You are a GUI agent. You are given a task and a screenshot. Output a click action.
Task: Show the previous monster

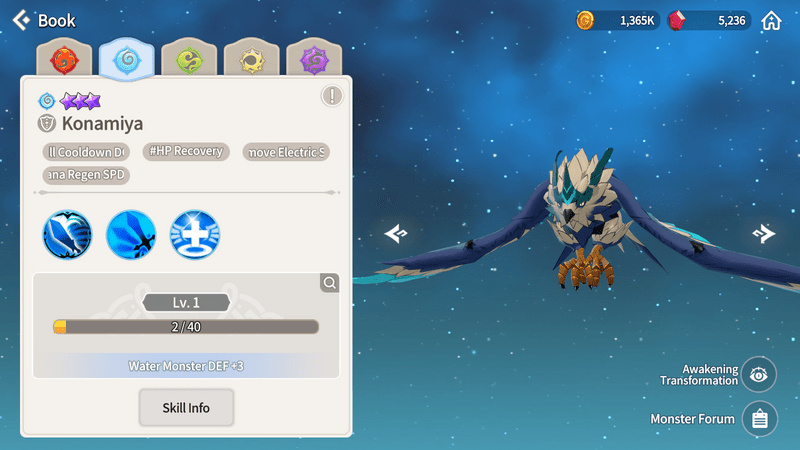pos(396,234)
